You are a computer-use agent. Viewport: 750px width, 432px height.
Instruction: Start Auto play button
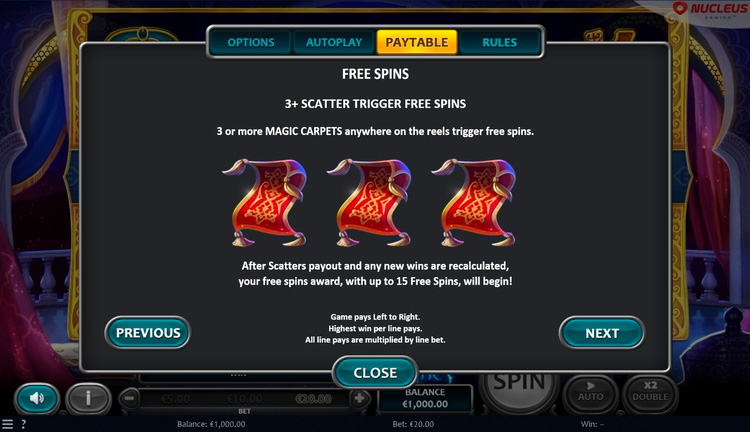click(x=591, y=392)
